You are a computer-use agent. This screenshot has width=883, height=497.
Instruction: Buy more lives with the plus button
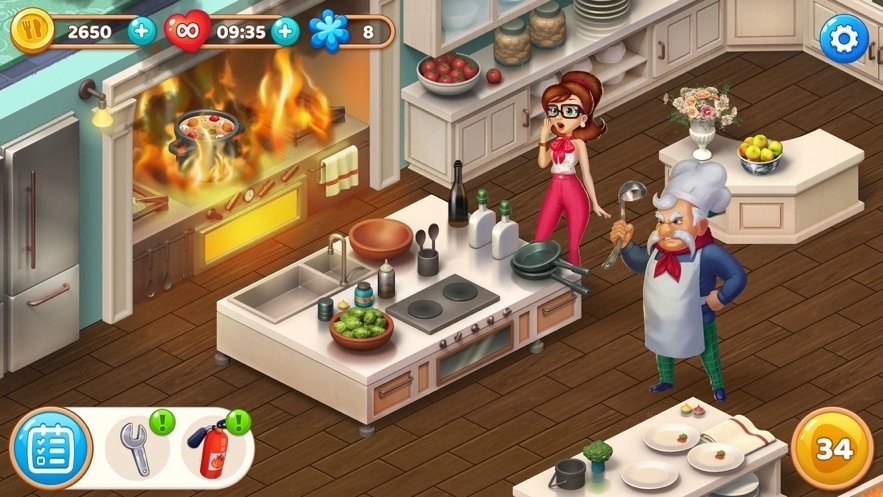[x=286, y=31]
